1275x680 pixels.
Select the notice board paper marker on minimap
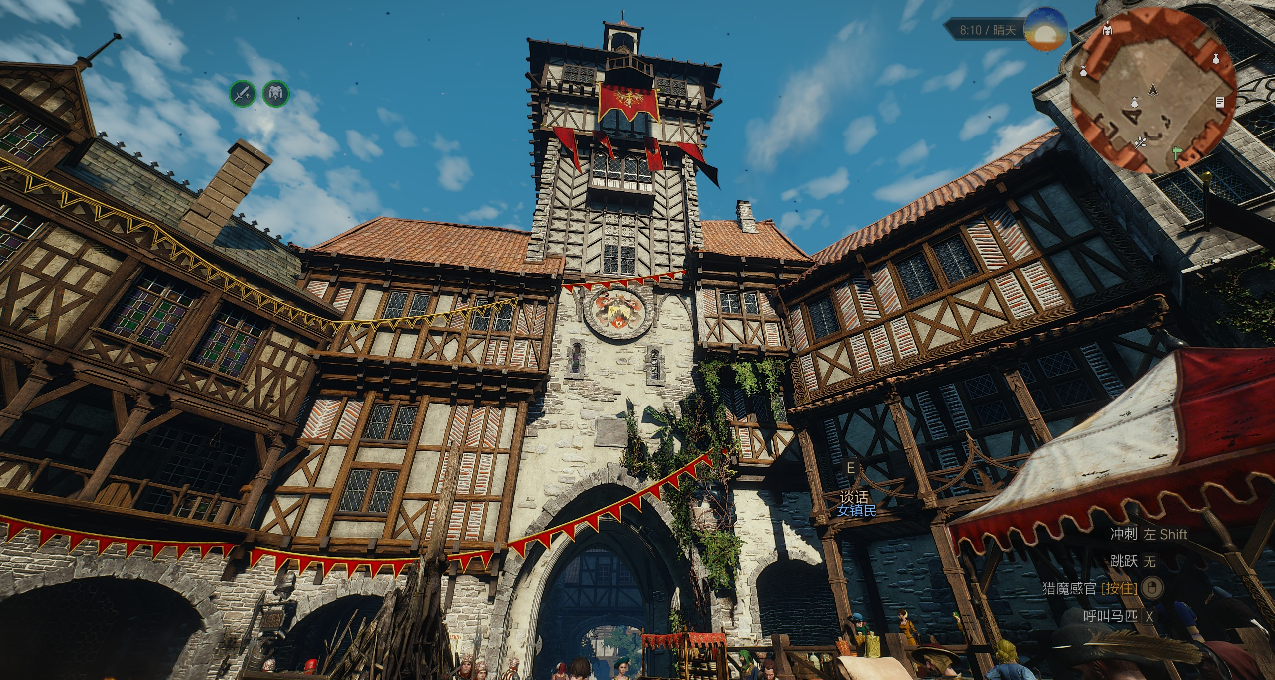1220,102
